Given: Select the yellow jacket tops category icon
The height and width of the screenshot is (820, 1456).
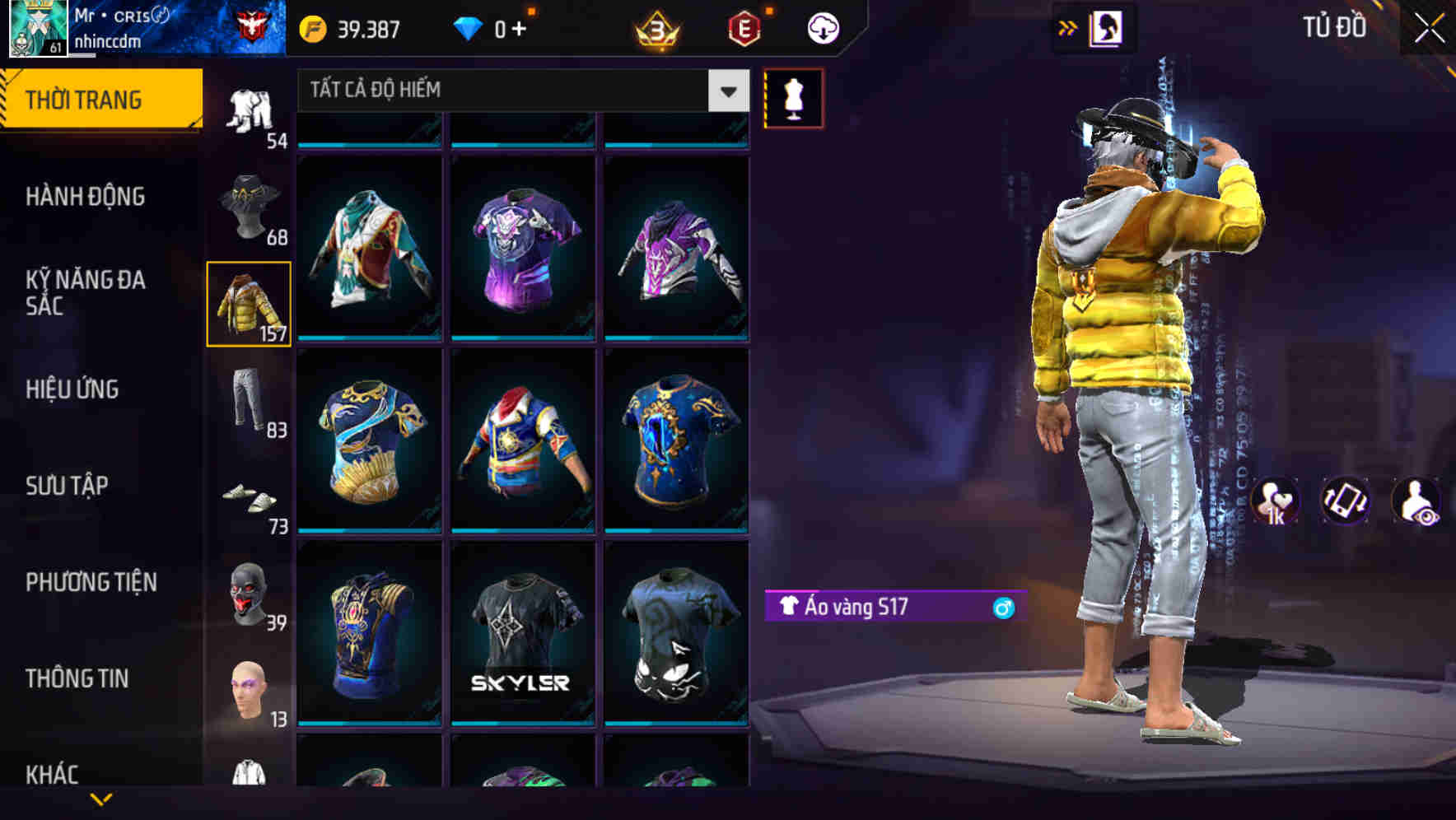Looking at the screenshot, I should 248,305.
